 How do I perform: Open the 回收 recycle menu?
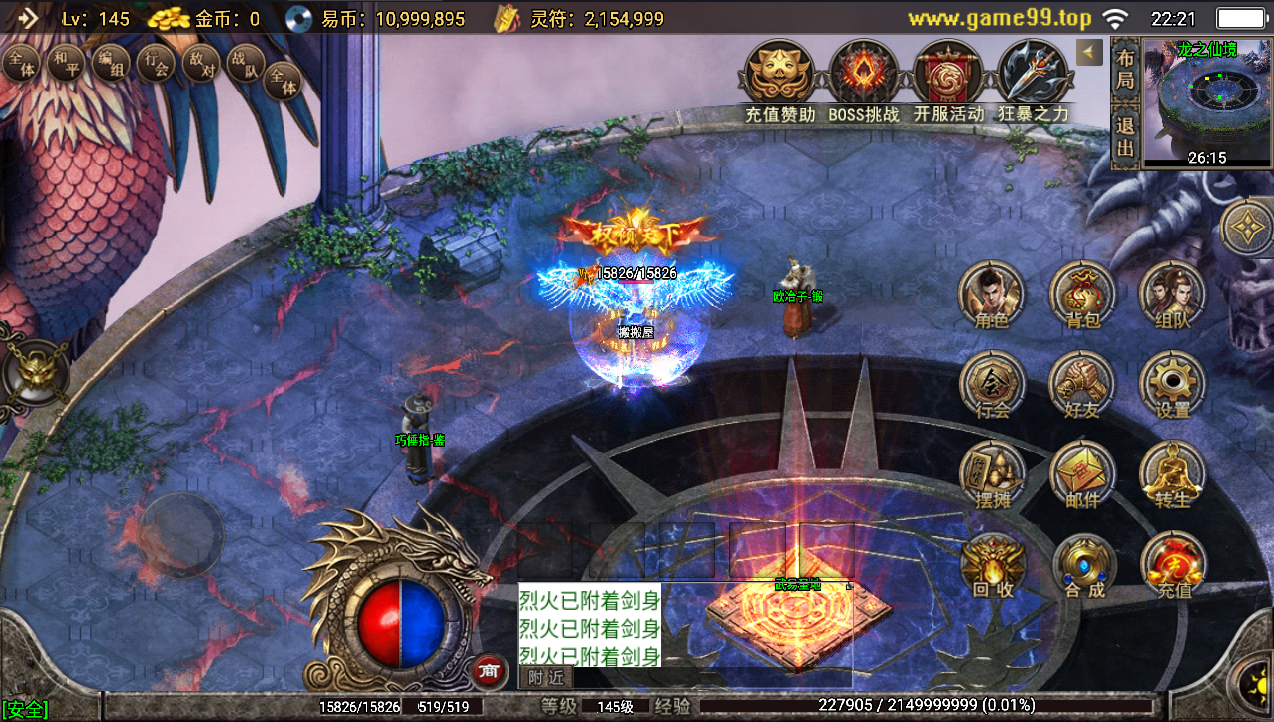pyautogui.click(x=993, y=565)
